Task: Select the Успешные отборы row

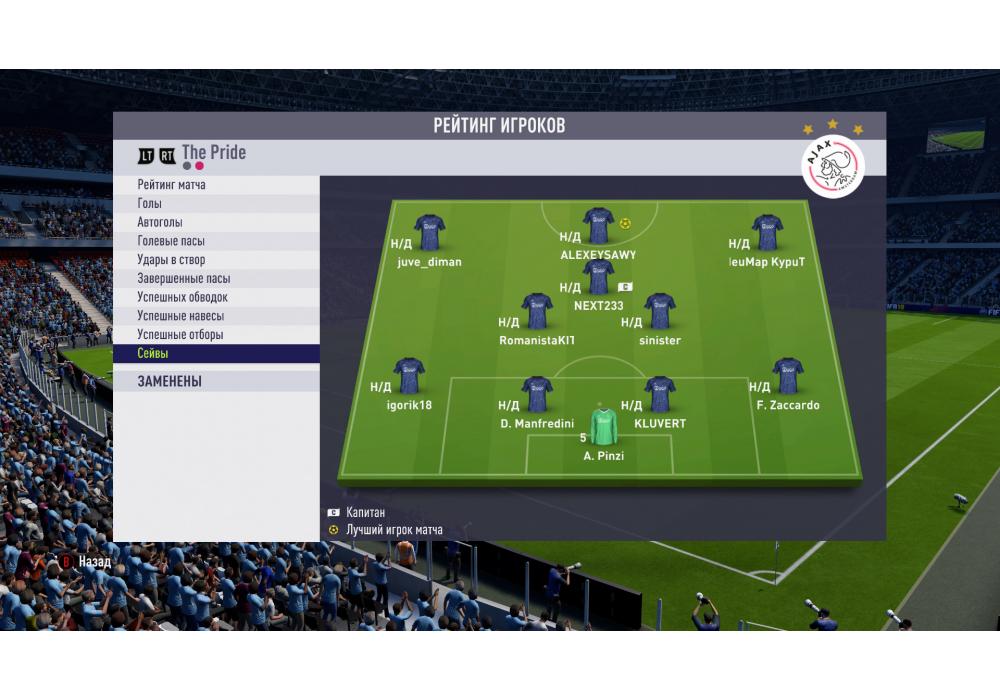Action: tap(216, 335)
